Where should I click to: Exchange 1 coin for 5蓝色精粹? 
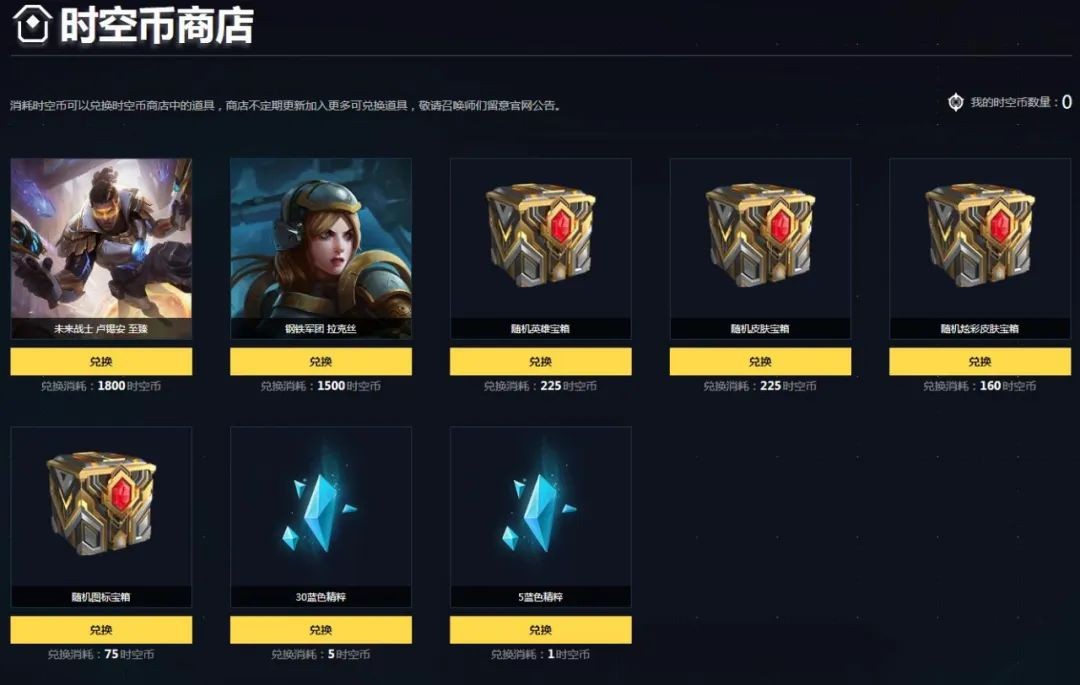point(540,630)
